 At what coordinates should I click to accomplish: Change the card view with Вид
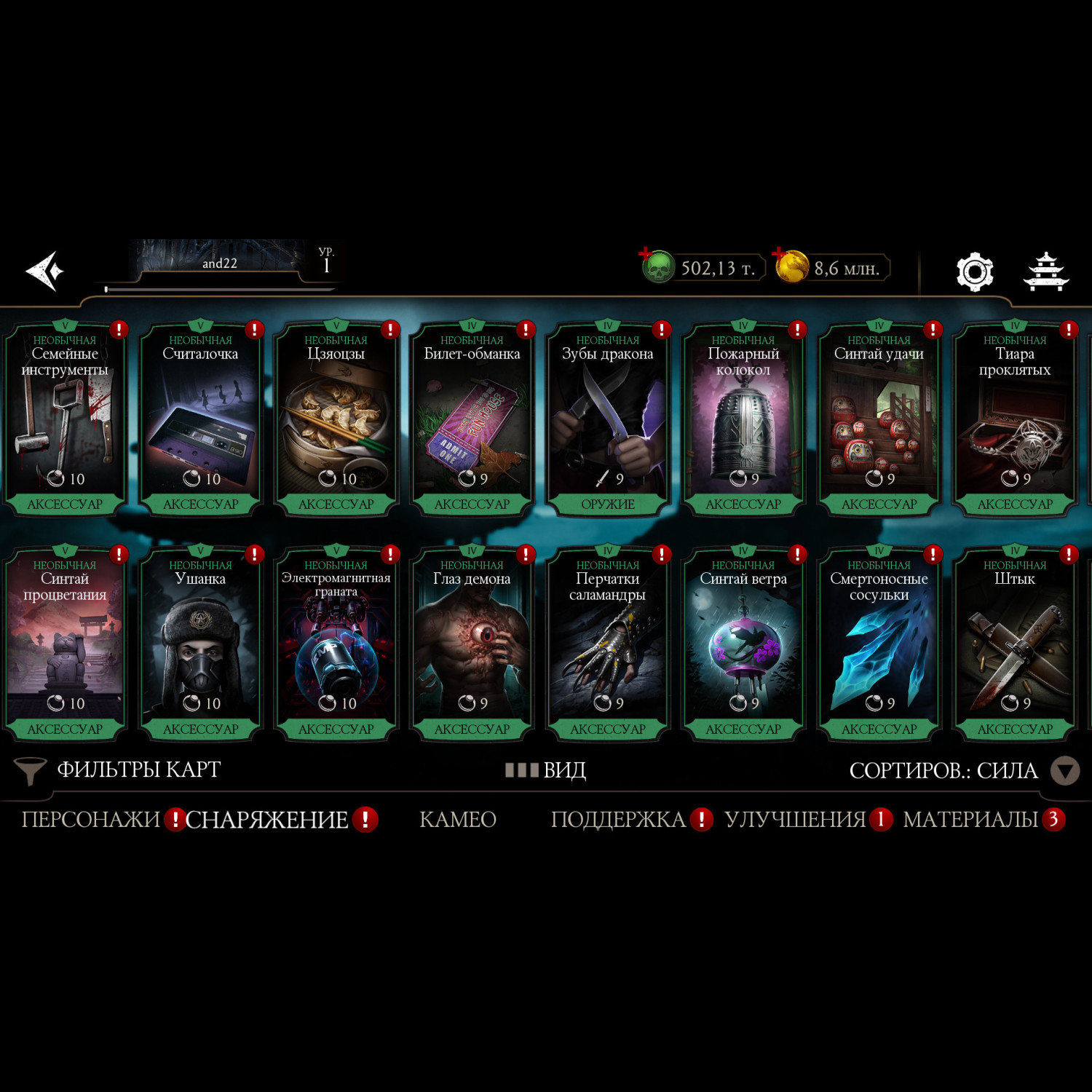pos(546,770)
